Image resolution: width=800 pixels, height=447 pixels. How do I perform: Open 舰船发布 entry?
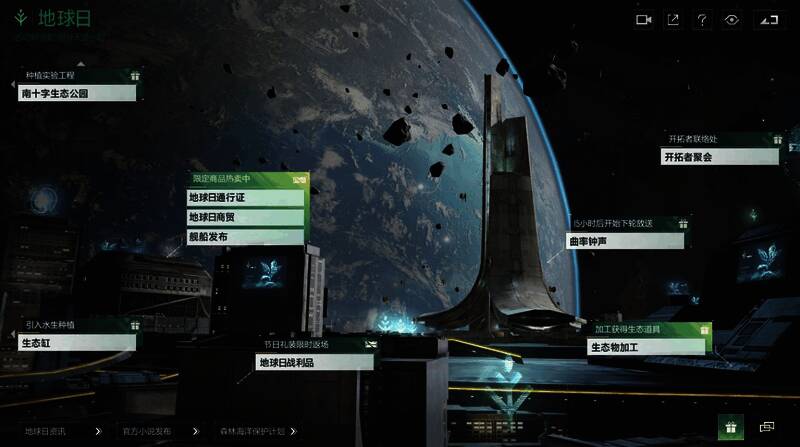point(246,237)
